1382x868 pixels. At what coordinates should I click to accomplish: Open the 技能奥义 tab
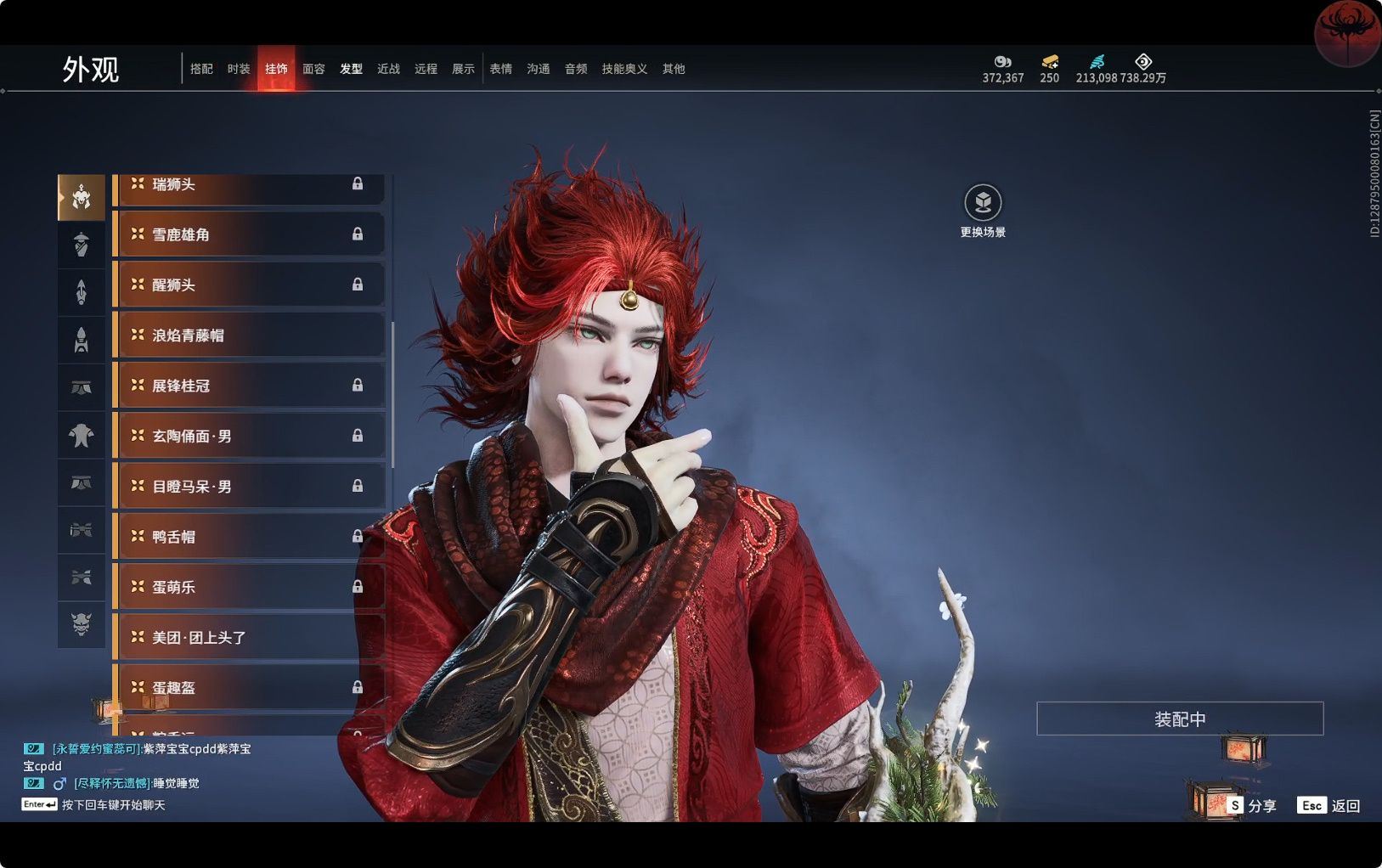click(624, 69)
